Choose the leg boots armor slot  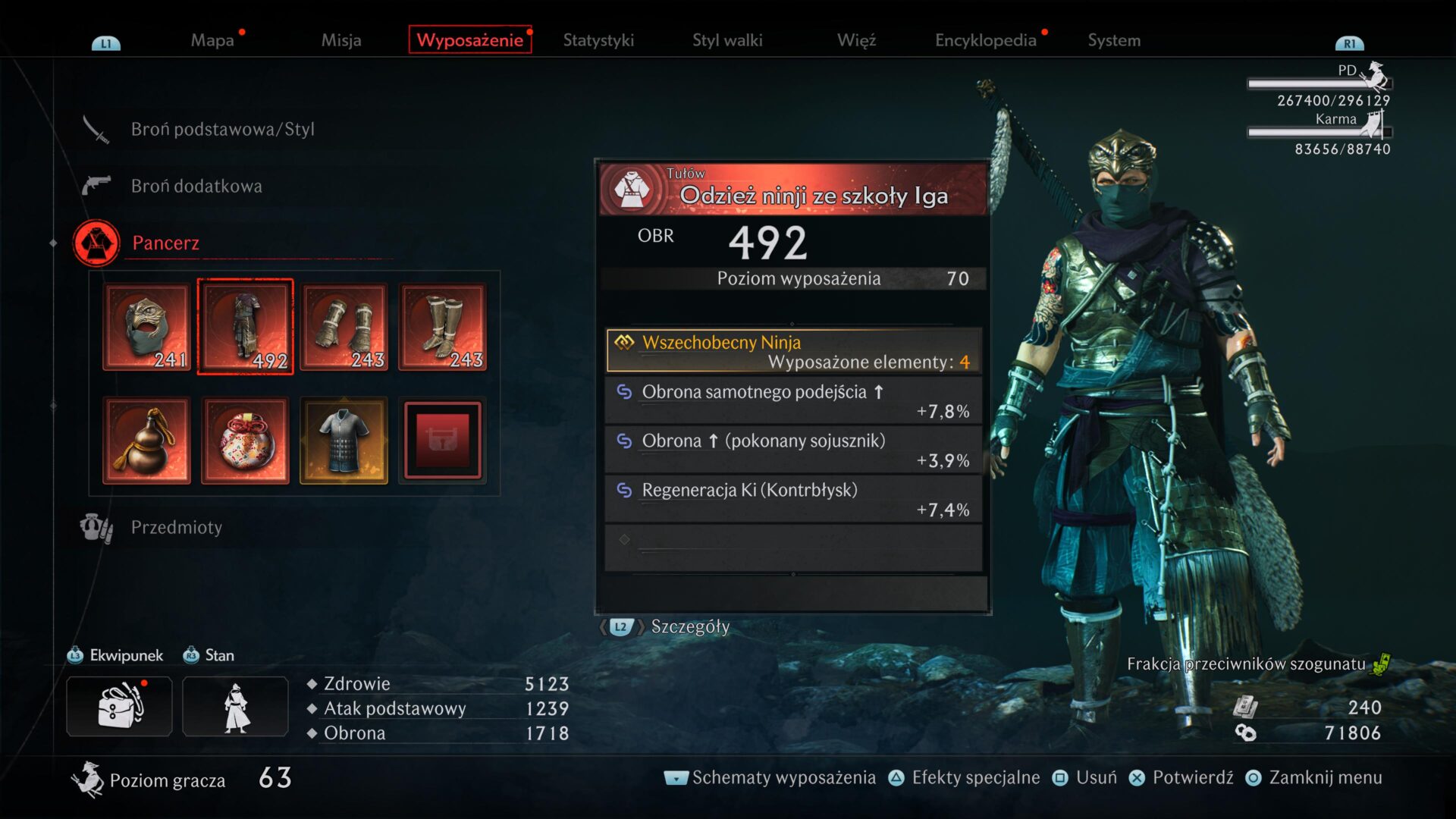(x=442, y=327)
